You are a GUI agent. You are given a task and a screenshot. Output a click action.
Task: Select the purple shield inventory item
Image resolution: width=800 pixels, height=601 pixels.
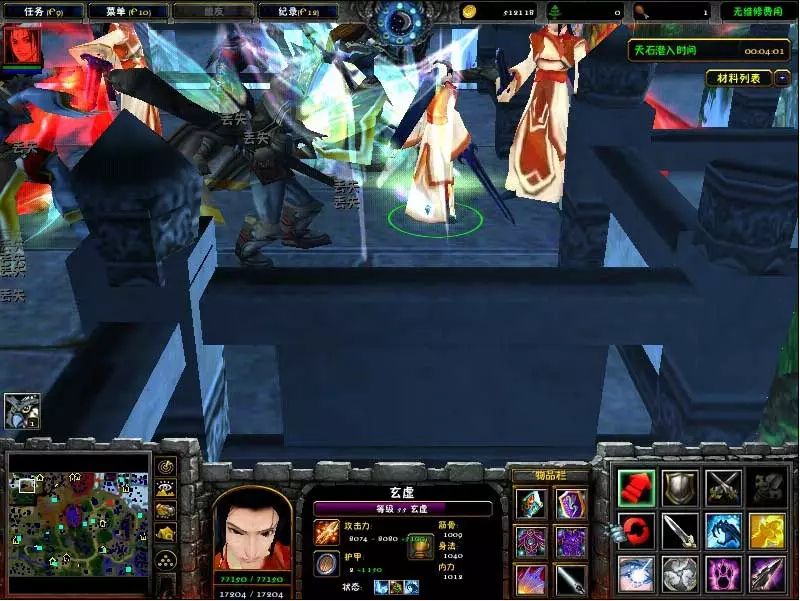tap(571, 502)
